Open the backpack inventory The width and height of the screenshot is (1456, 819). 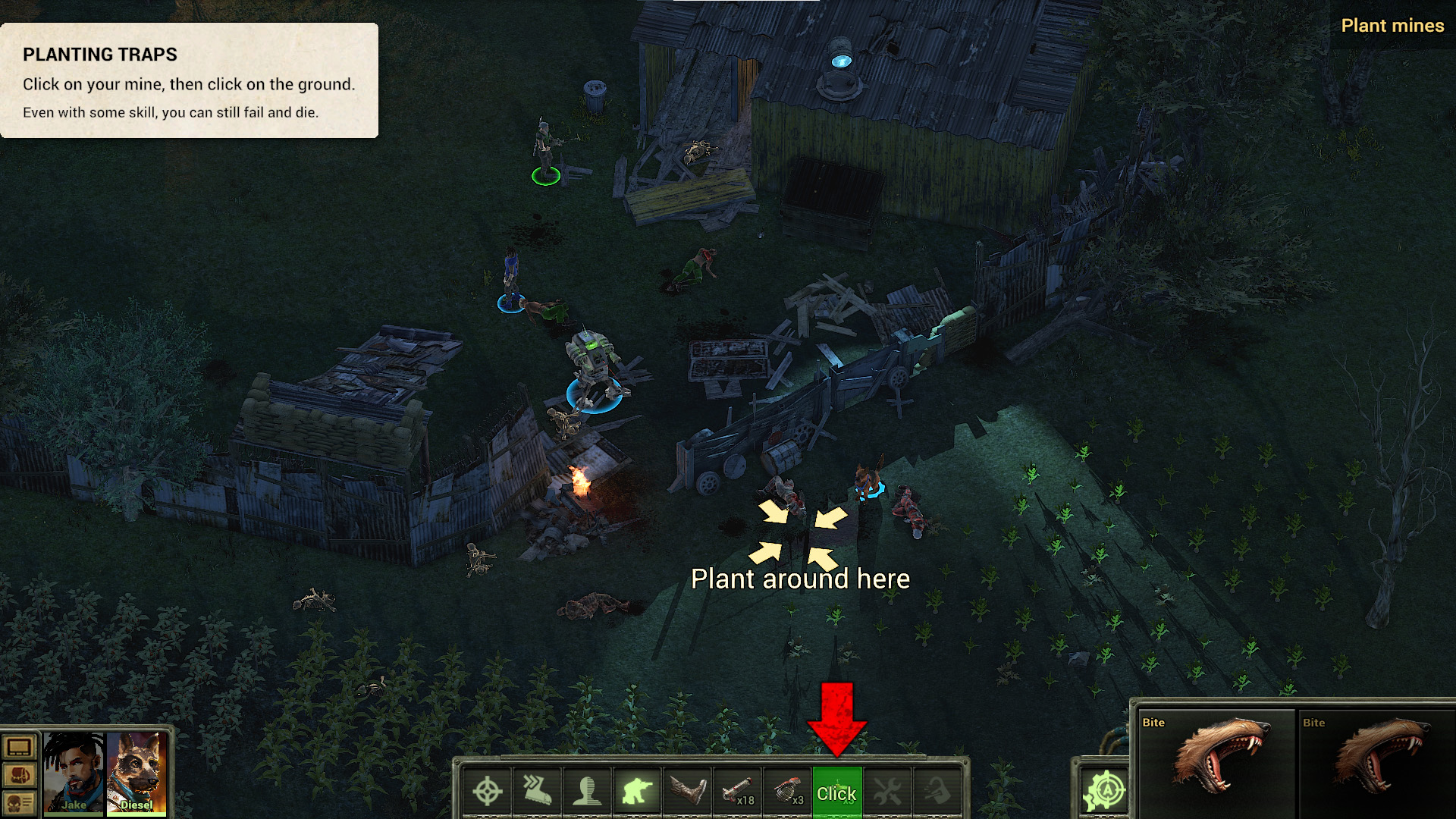[x=19, y=775]
